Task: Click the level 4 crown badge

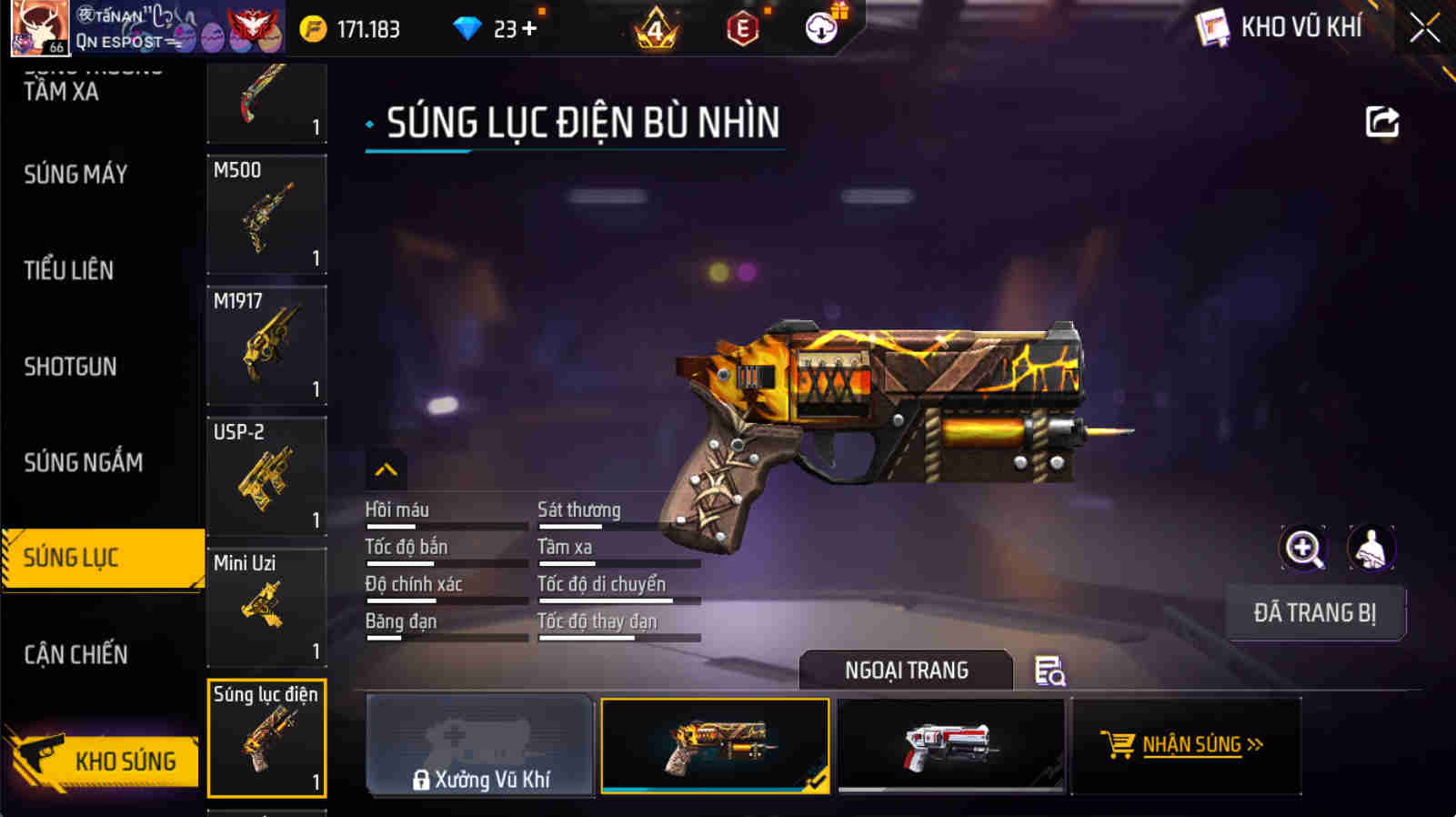Action: point(656,28)
